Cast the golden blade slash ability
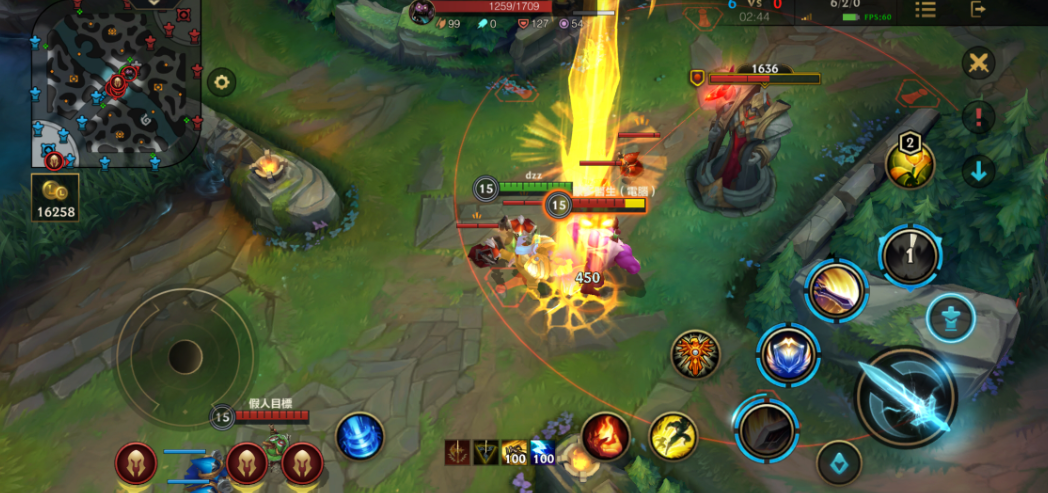The height and width of the screenshot is (493, 1048). pyautogui.click(x=837, y=290)
